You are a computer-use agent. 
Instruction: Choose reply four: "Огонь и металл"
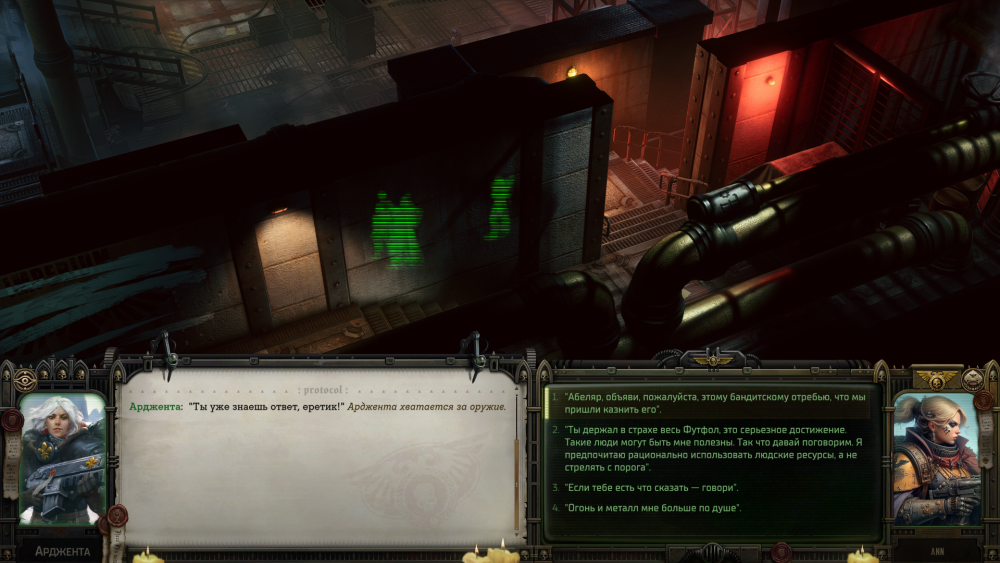652,508
